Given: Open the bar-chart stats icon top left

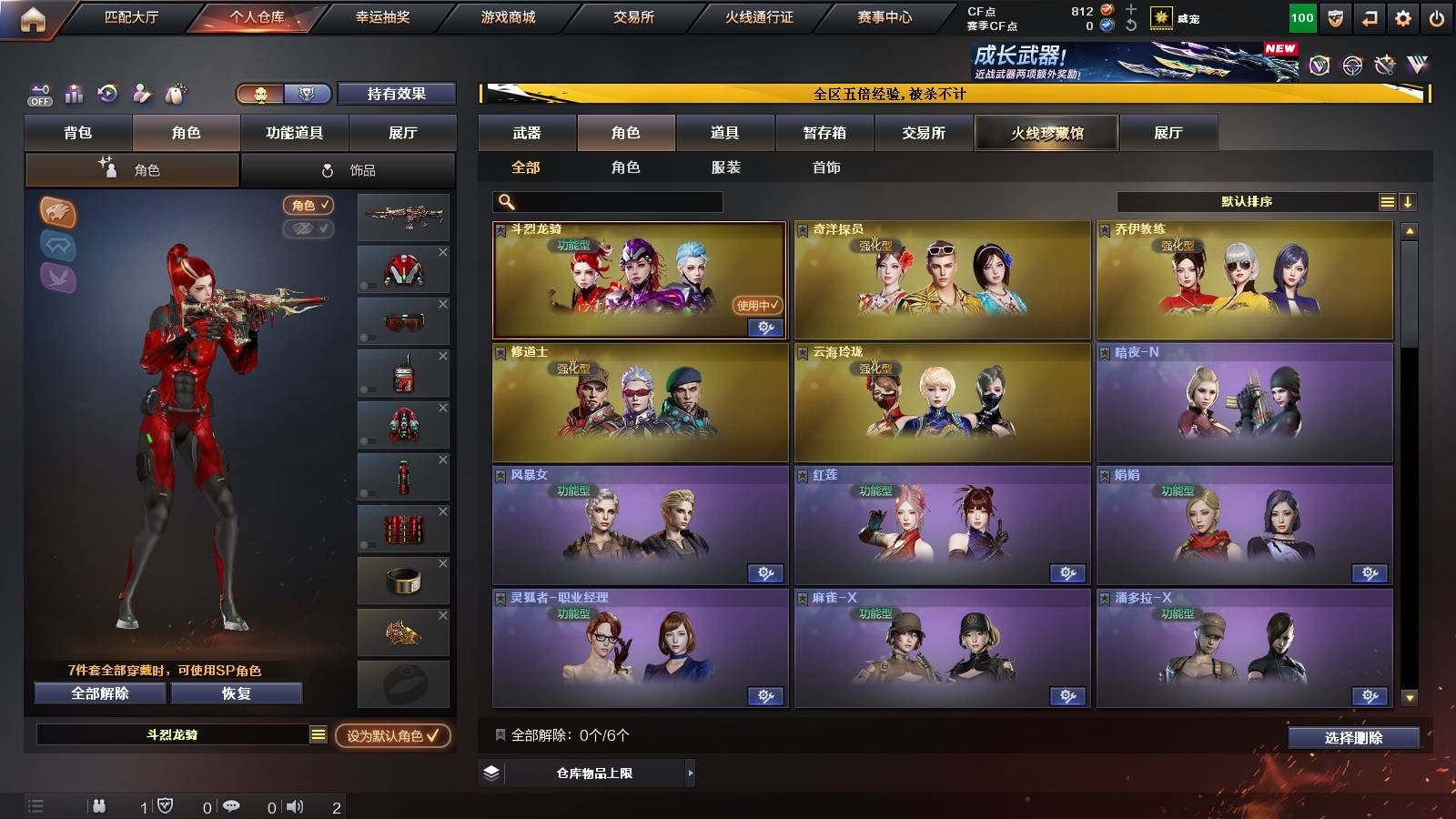Looking at the screenshot, I should pyautogui.click(x=74, y=94).
